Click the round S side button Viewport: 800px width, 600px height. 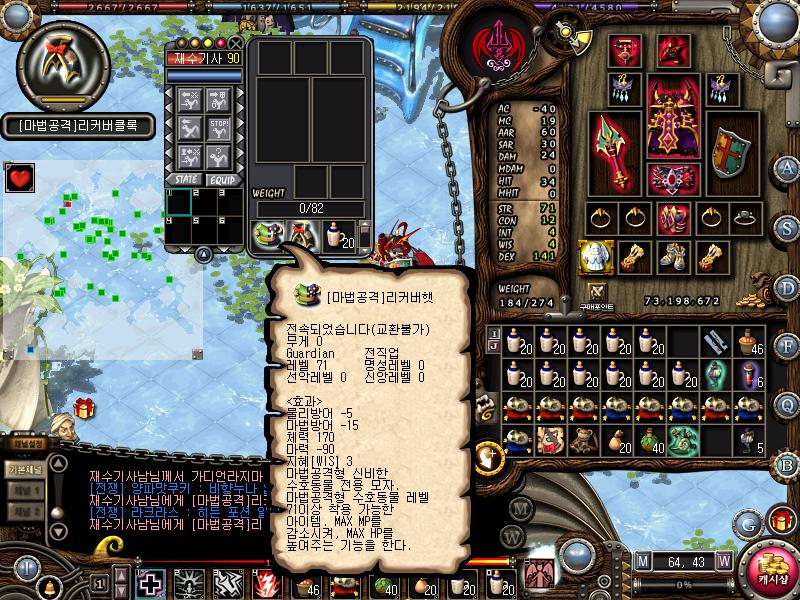787,227
